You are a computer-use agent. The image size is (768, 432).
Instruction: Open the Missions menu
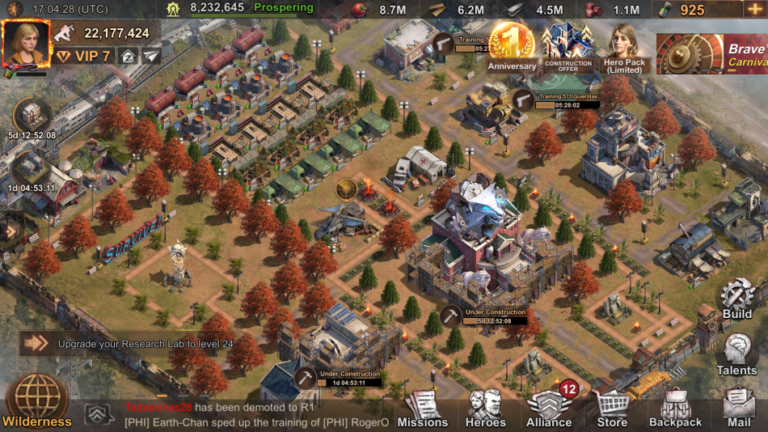(423, 407)
